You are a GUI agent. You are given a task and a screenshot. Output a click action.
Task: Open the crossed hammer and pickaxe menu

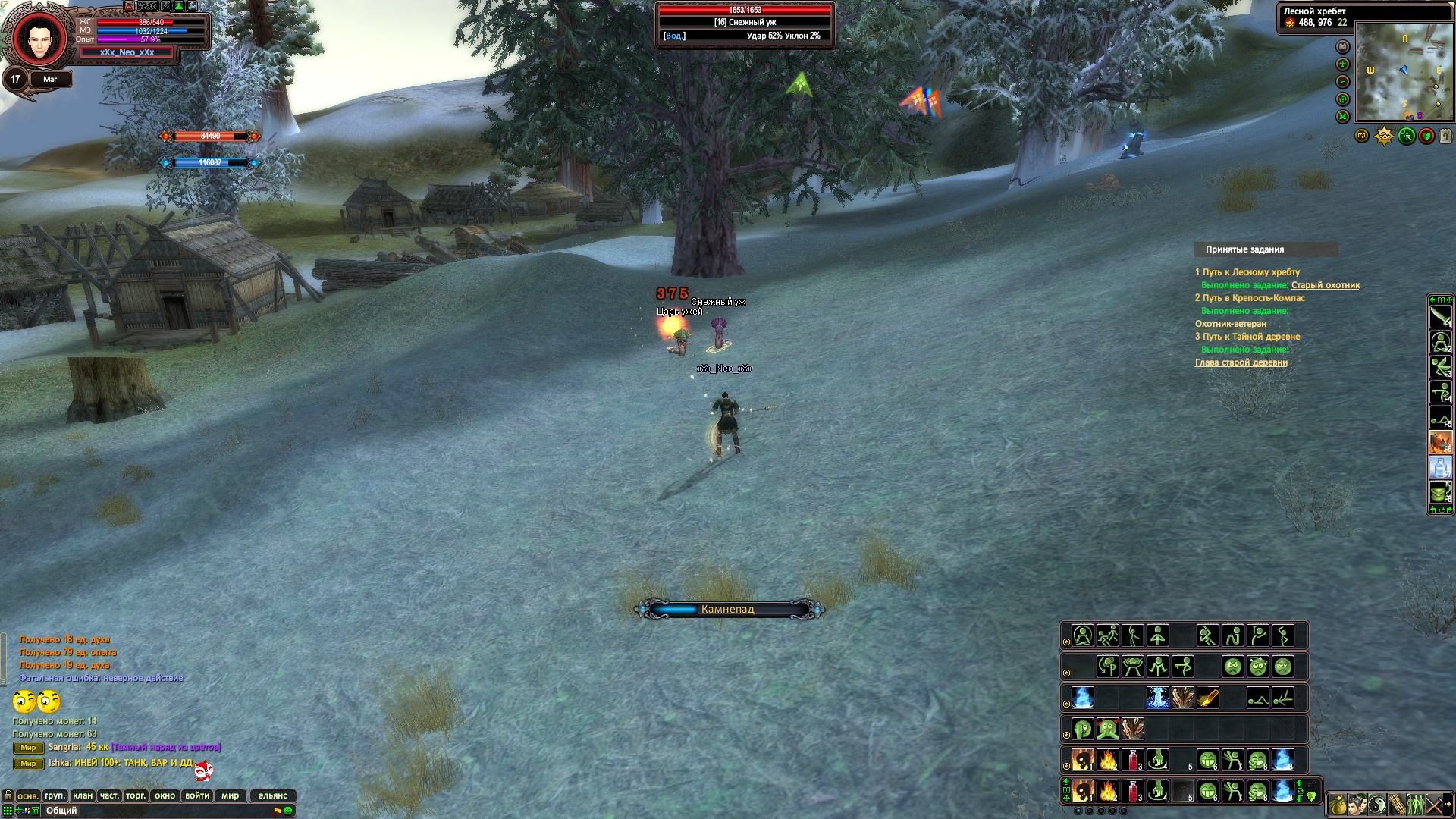(1434, 804)
